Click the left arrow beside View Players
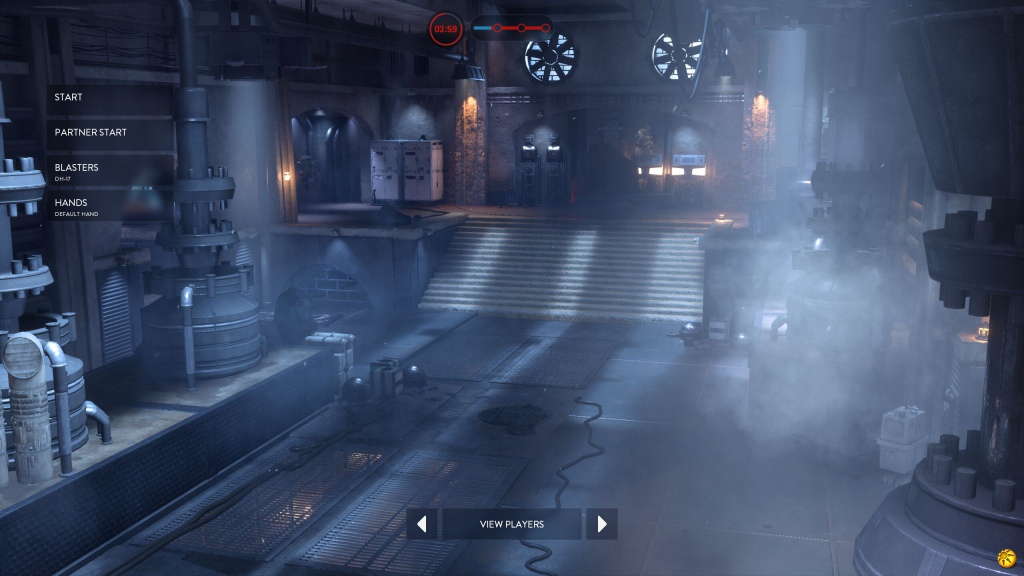1024x576 pixels. 422,524
